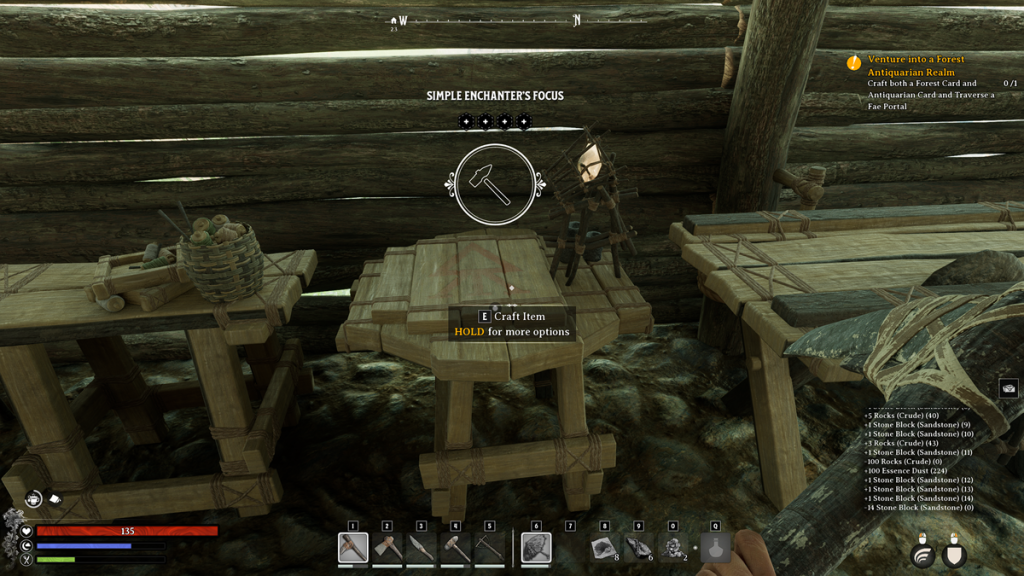Click the hammer craft icon
Screen dimensions: 1024x576
494,183
